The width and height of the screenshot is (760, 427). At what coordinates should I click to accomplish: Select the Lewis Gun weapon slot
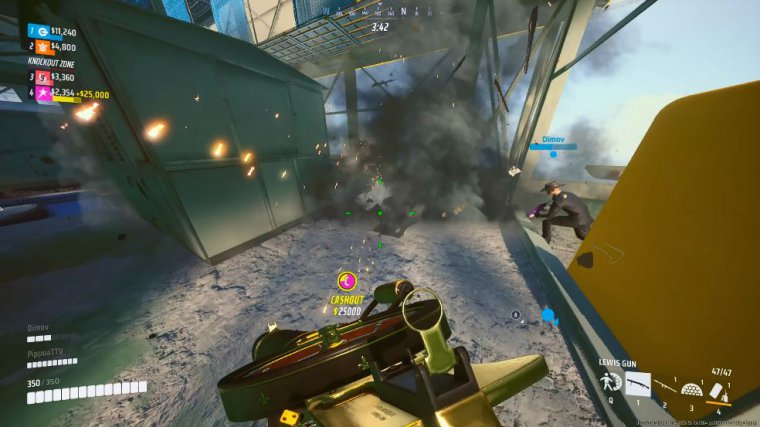point(637,383)
